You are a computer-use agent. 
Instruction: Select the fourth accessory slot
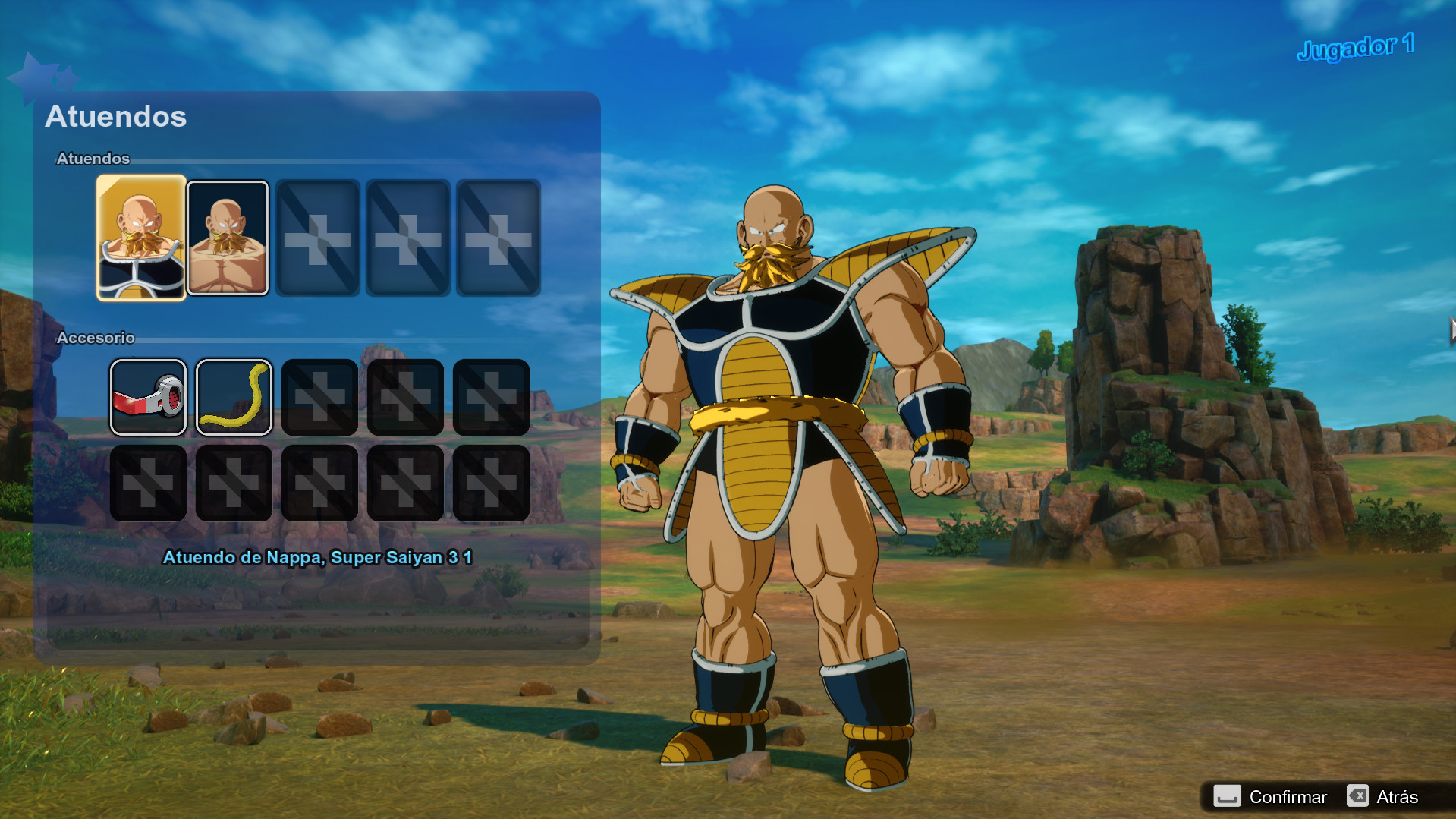pyautogui.click(x=405, y=396)
